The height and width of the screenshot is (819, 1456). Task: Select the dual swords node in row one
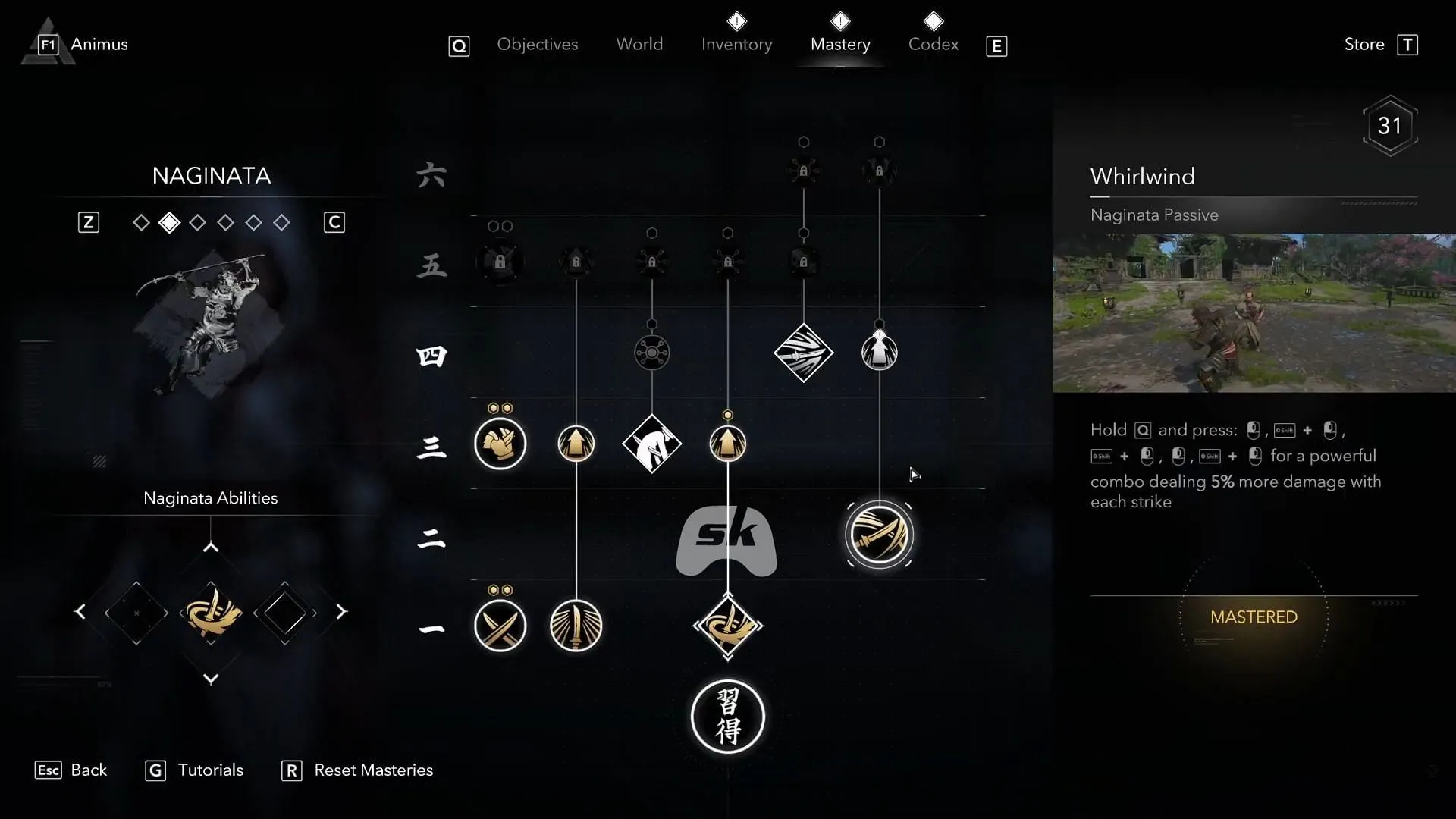[x=500, y=626]
